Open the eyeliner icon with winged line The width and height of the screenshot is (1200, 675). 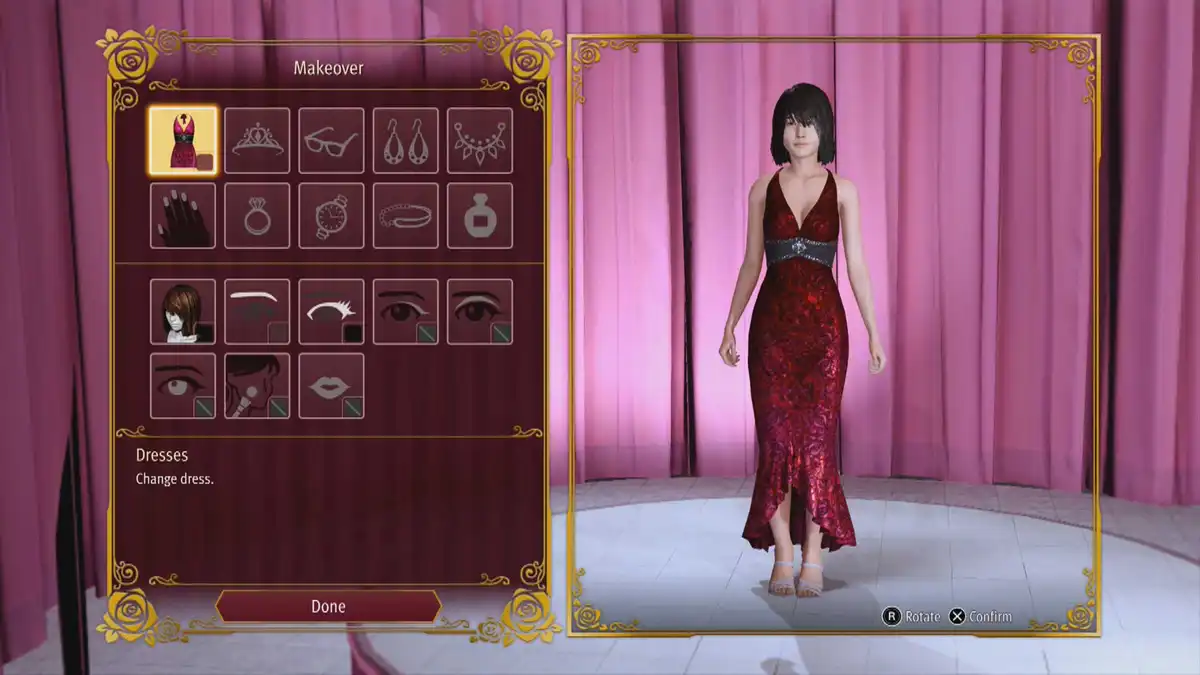pyautogui.click(x=405, y=311)
